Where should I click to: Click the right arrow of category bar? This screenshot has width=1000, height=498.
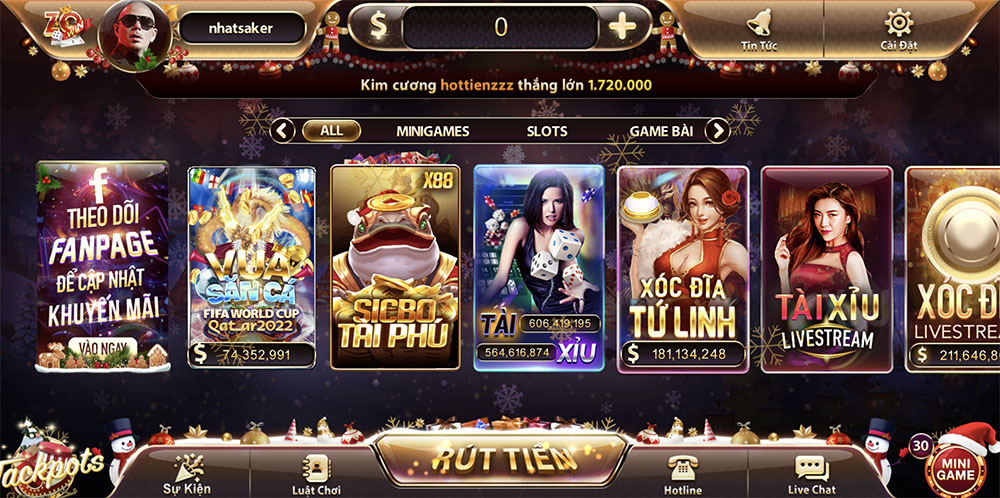[x=717, y=131]
